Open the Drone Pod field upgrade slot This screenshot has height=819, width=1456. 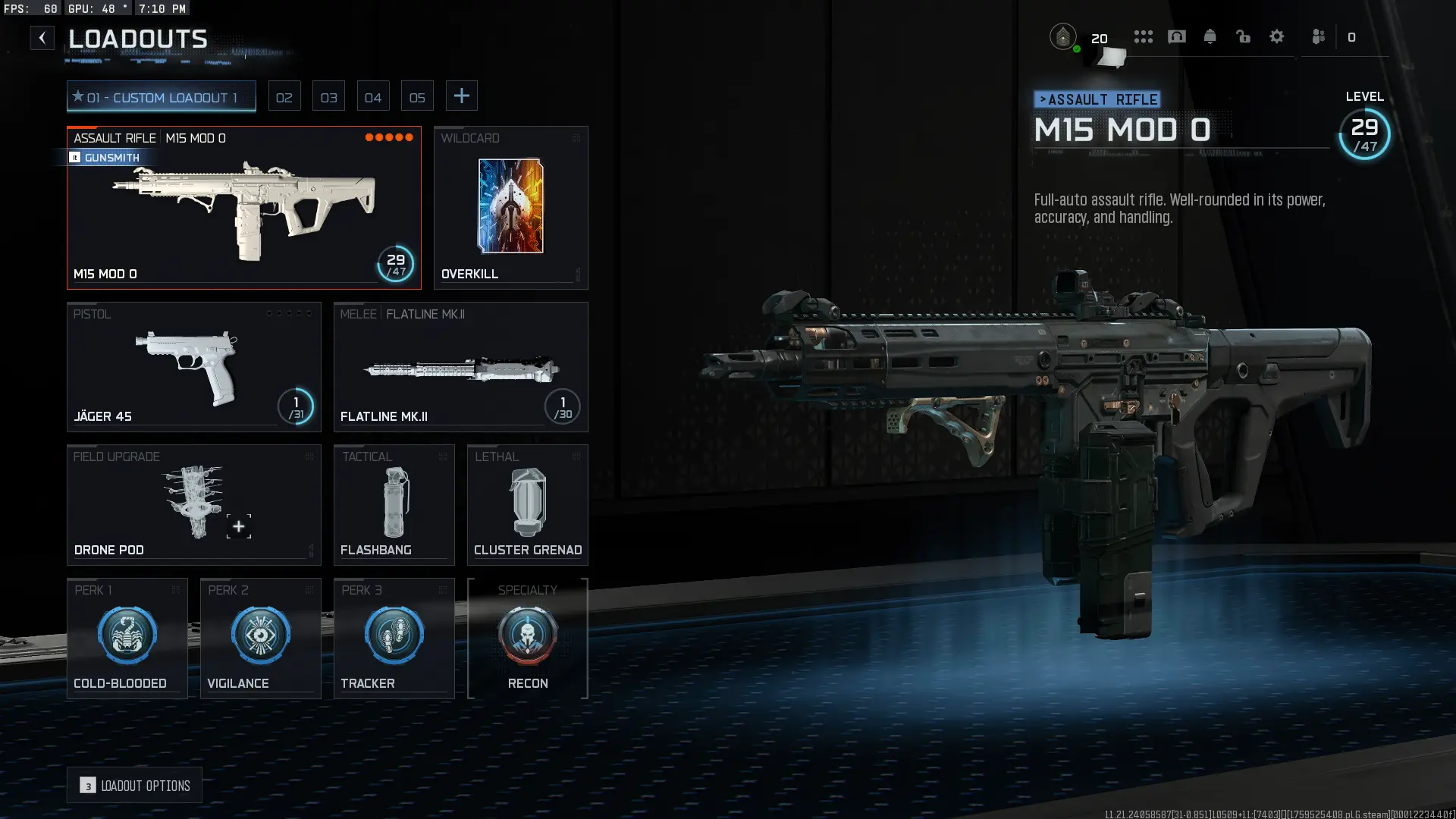tap(193, 505)
